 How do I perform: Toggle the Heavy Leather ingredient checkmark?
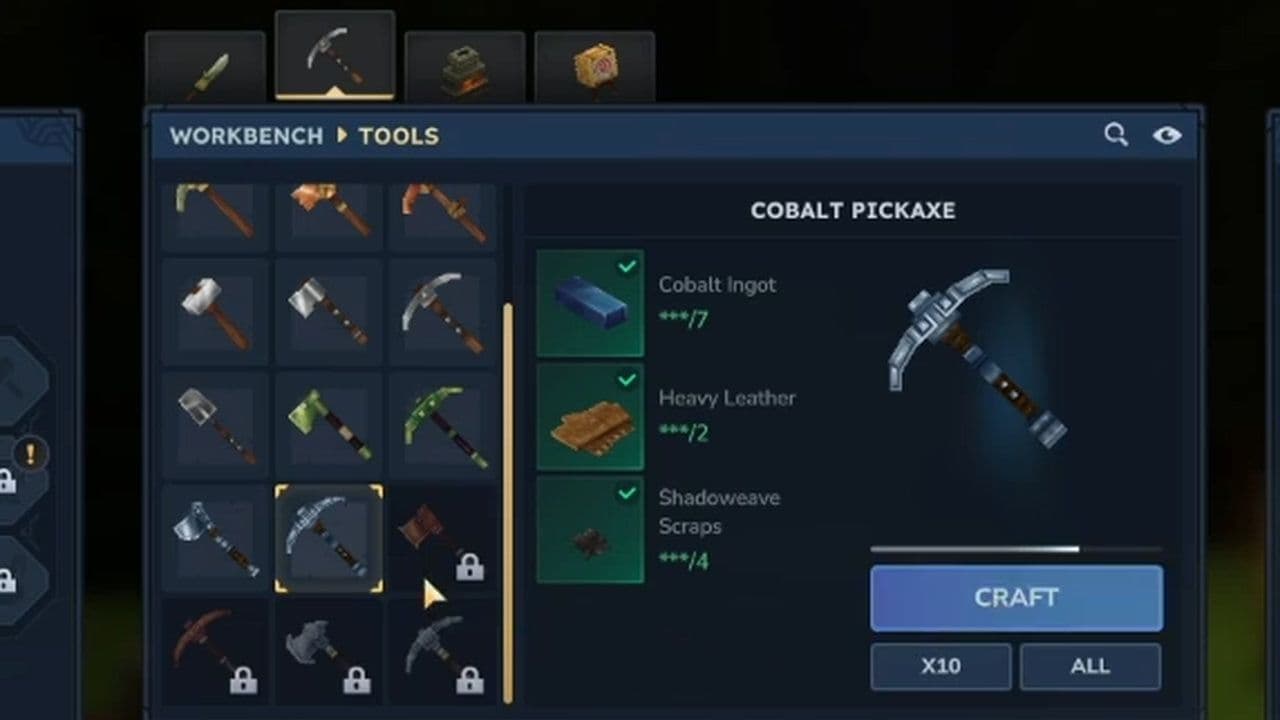628,380
